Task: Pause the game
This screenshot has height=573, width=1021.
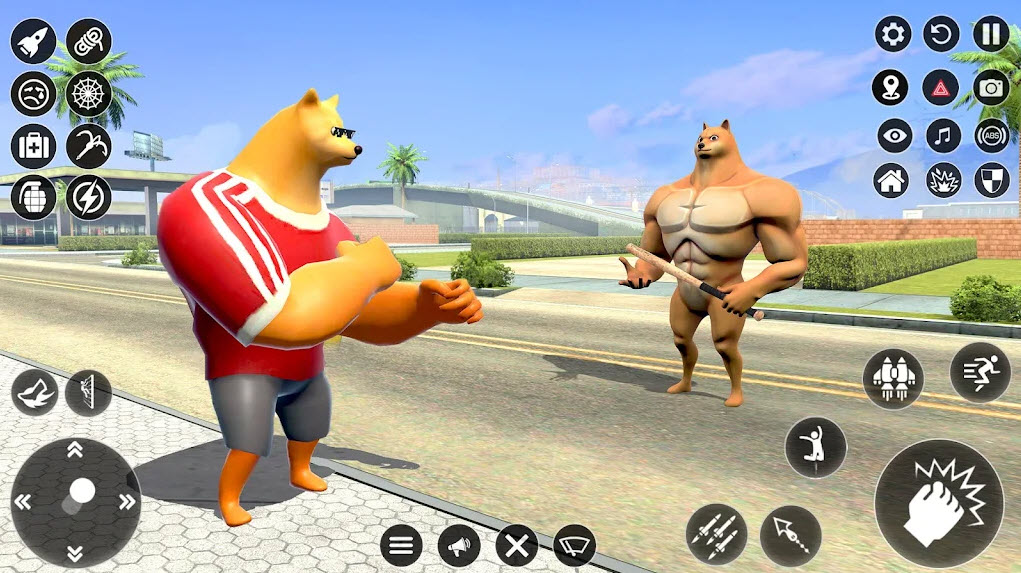Action: 991,34
